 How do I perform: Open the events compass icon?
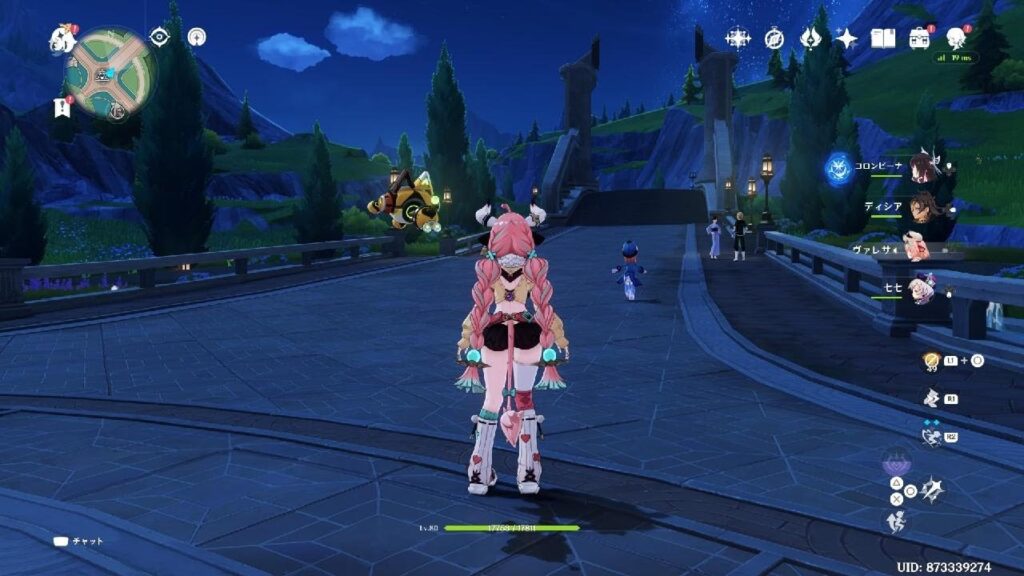coord(774,38)
